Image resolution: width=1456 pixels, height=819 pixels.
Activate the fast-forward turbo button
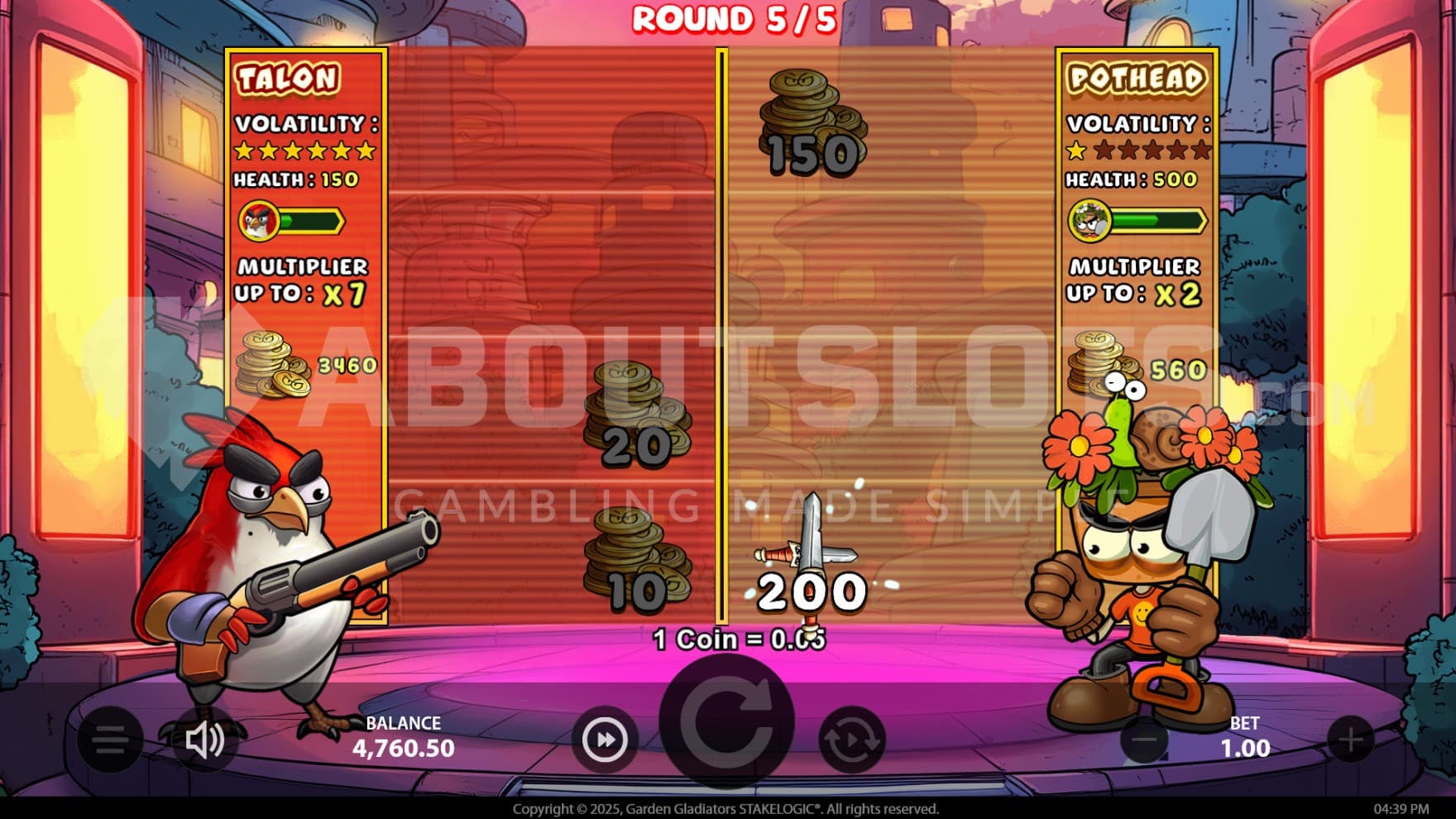(x=605, y=740)
